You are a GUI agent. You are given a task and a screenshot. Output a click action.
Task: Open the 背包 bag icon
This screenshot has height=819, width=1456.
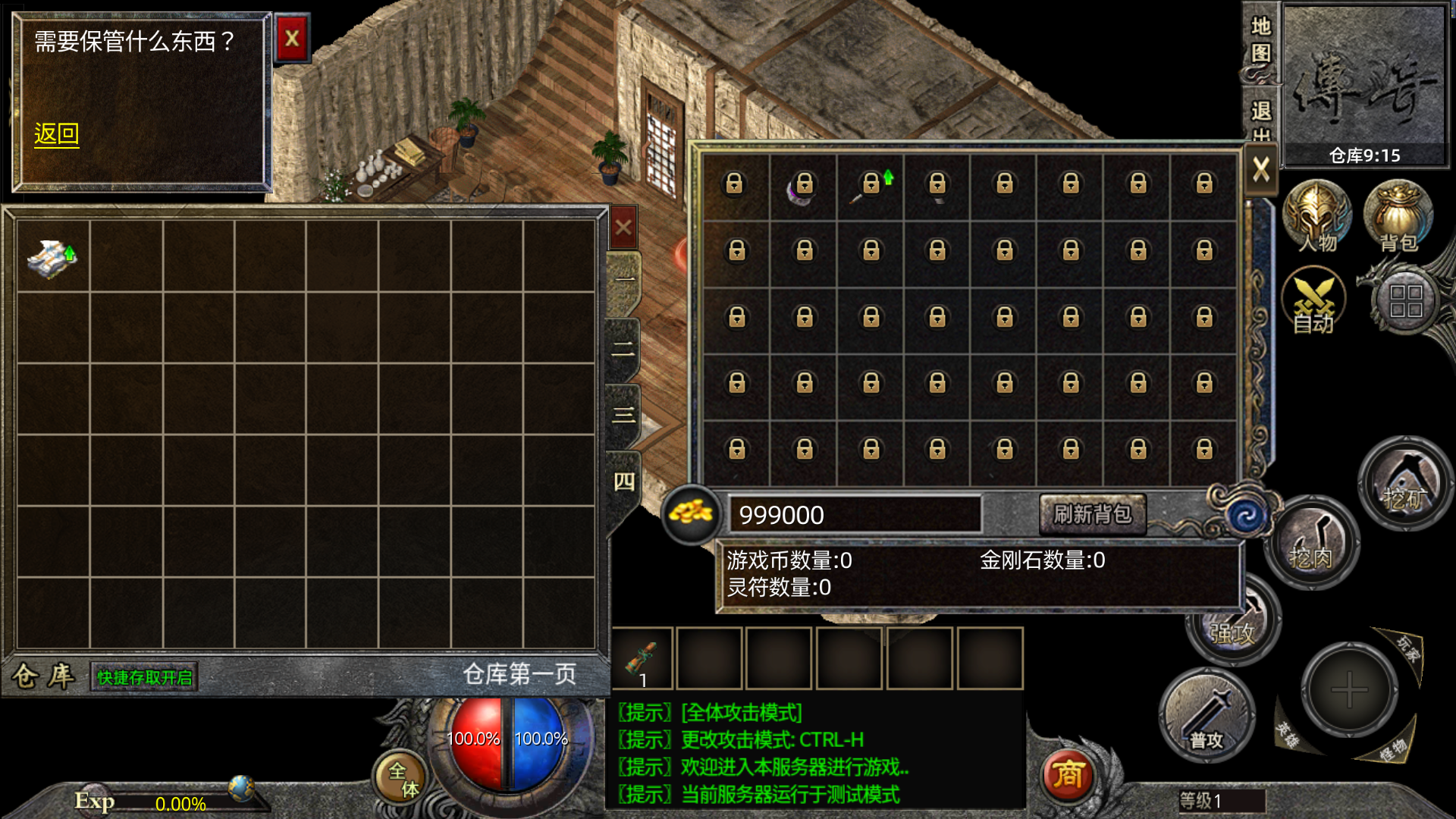point(1398,218)
